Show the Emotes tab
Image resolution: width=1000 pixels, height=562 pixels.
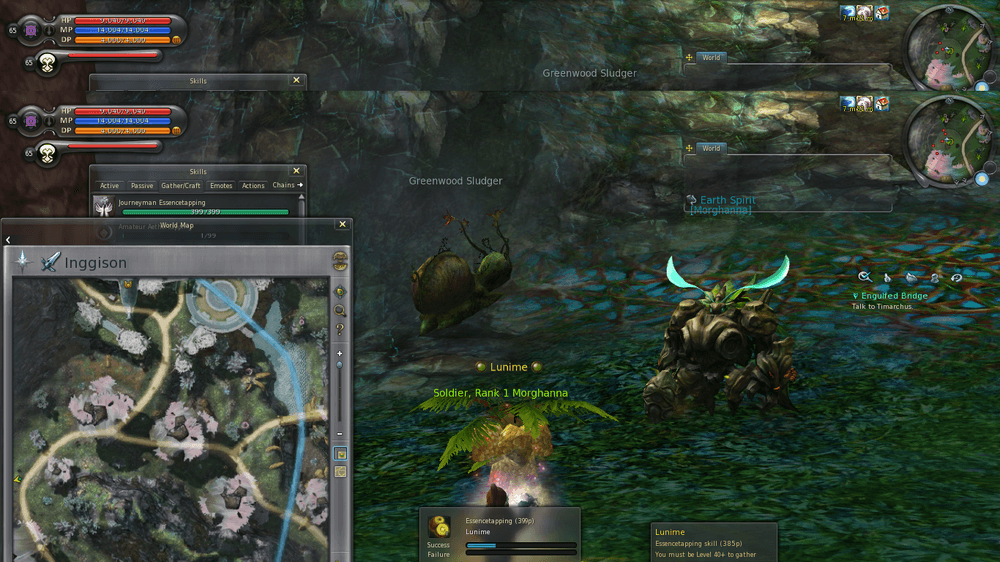pyautogui.click(x=221, y=185)
